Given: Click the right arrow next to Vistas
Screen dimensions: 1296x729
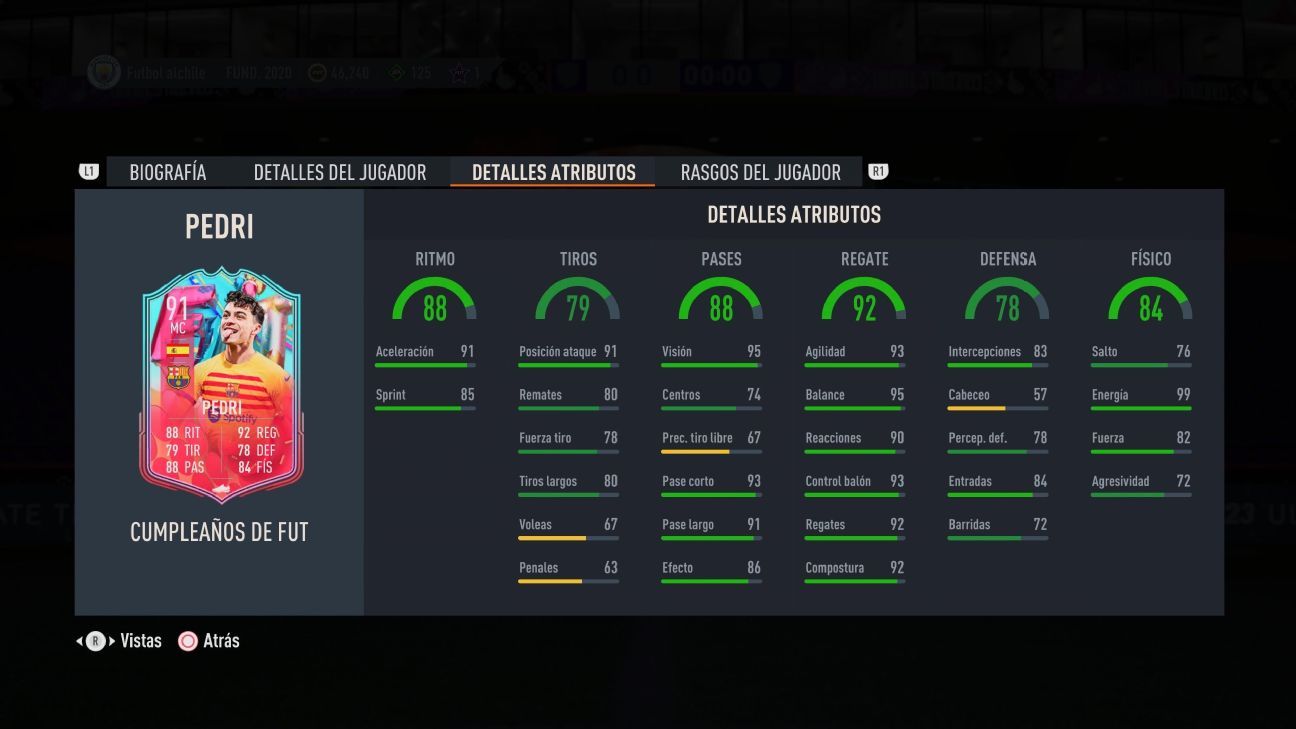Looking at the screenshot, I should (x=111, y=640).
